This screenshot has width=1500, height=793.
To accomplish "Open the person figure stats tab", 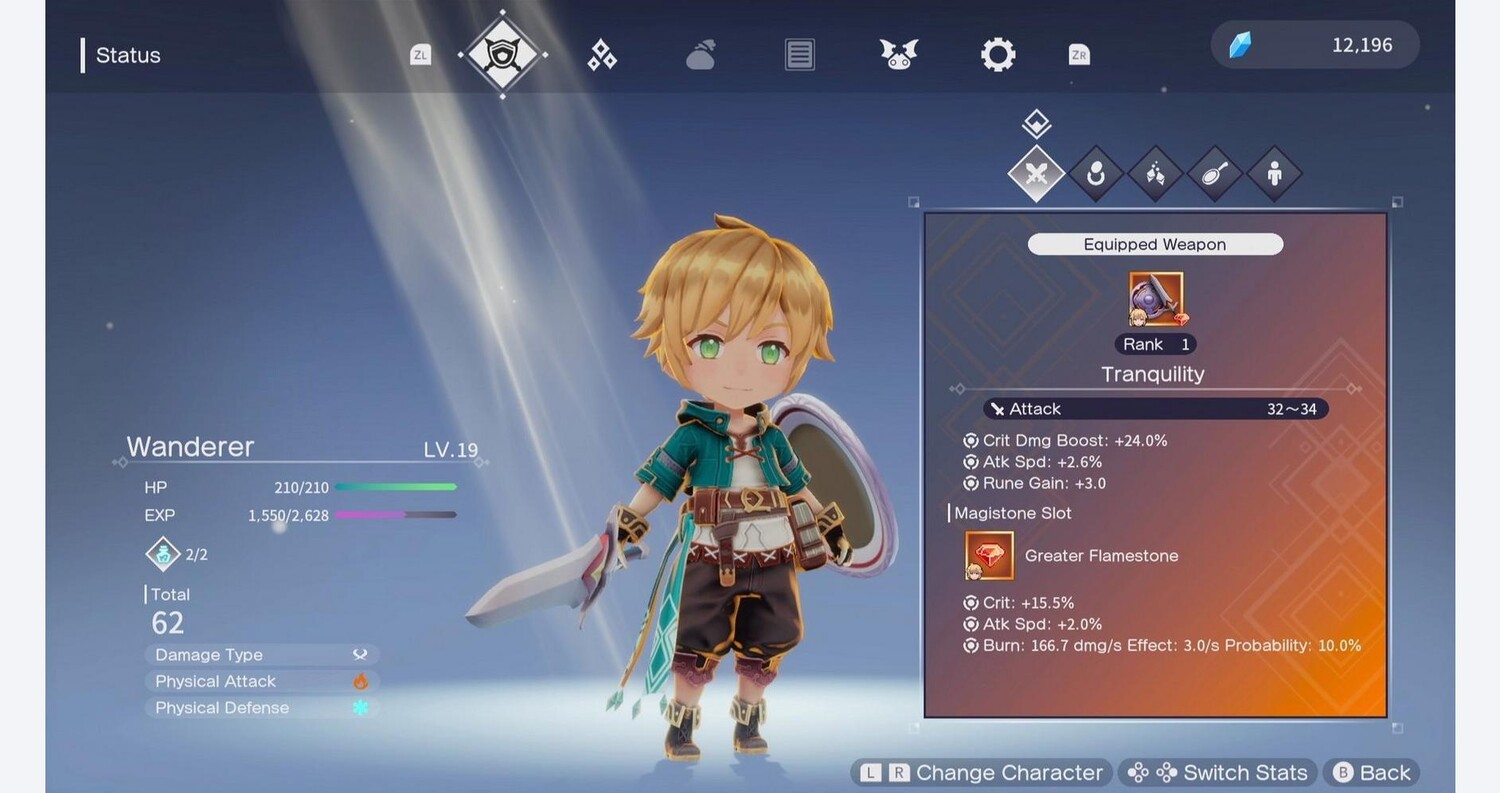I will pyautogui.click(x=1274, y=174).
